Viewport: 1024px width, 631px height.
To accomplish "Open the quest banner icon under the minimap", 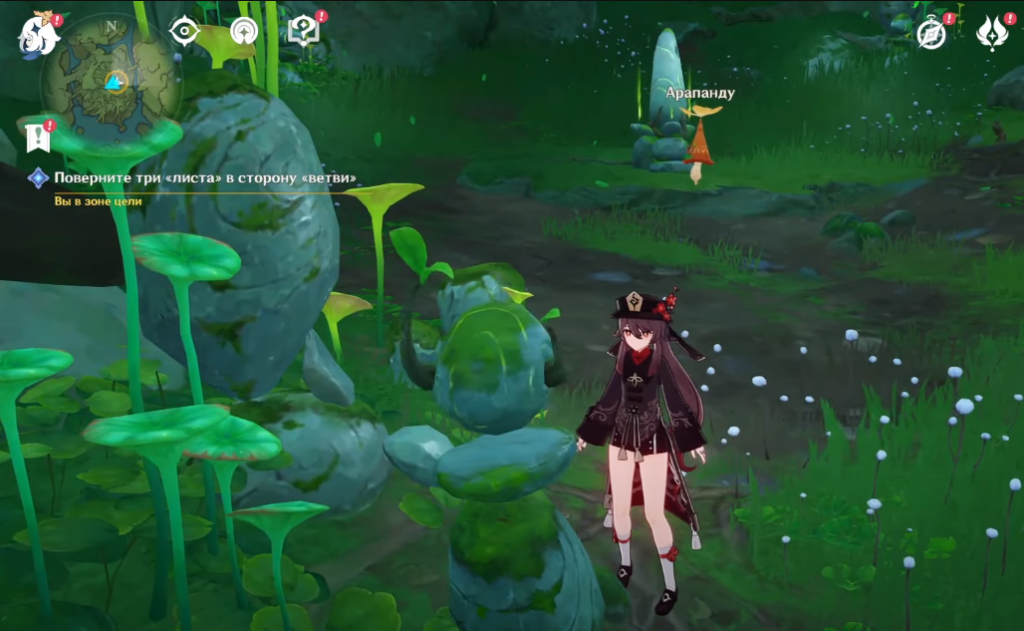I will [x=38, y=138].
